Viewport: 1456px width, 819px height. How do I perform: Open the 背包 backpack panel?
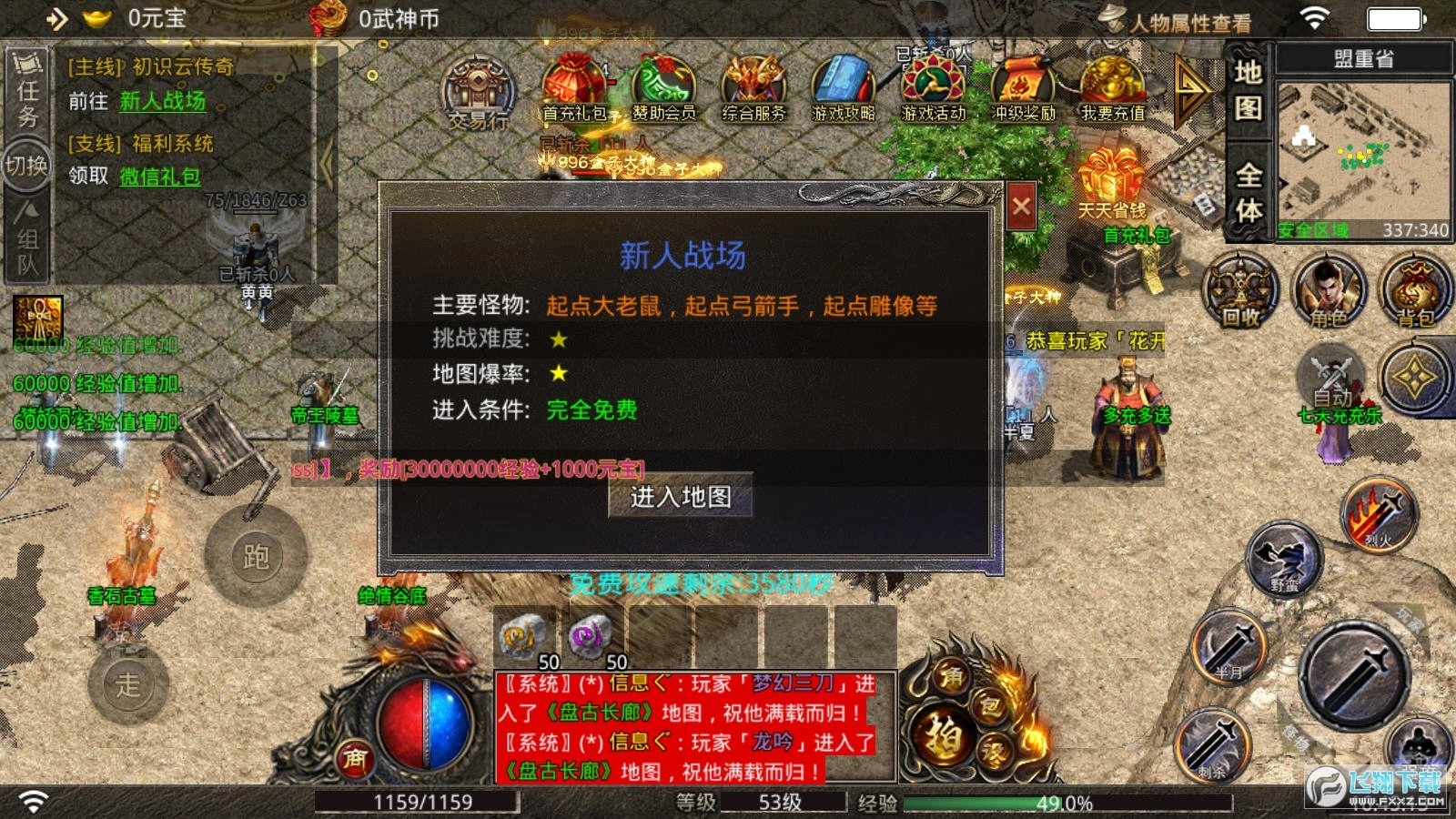(1416, 291)
